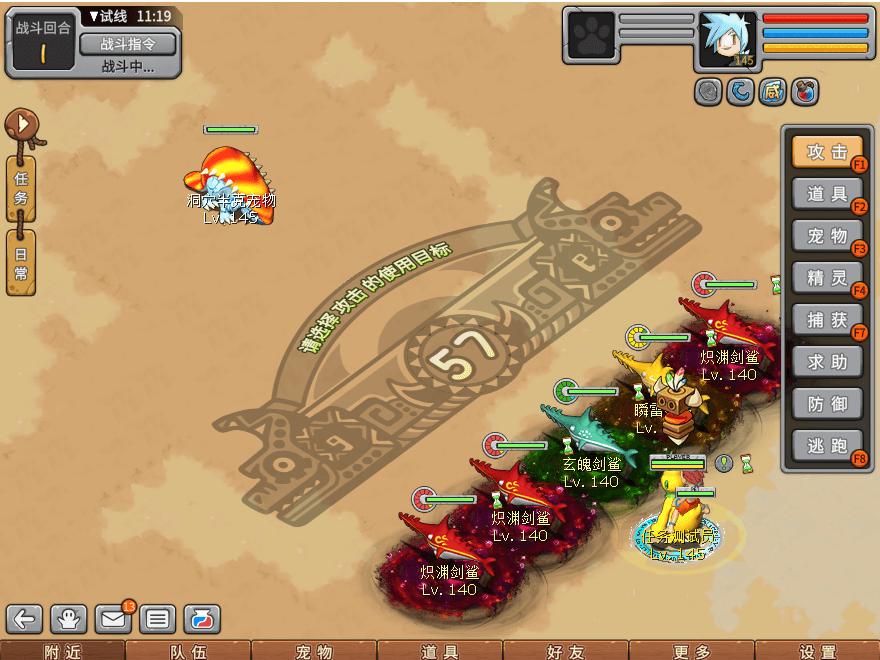Click the pet paw-print portrait slot

591,37
